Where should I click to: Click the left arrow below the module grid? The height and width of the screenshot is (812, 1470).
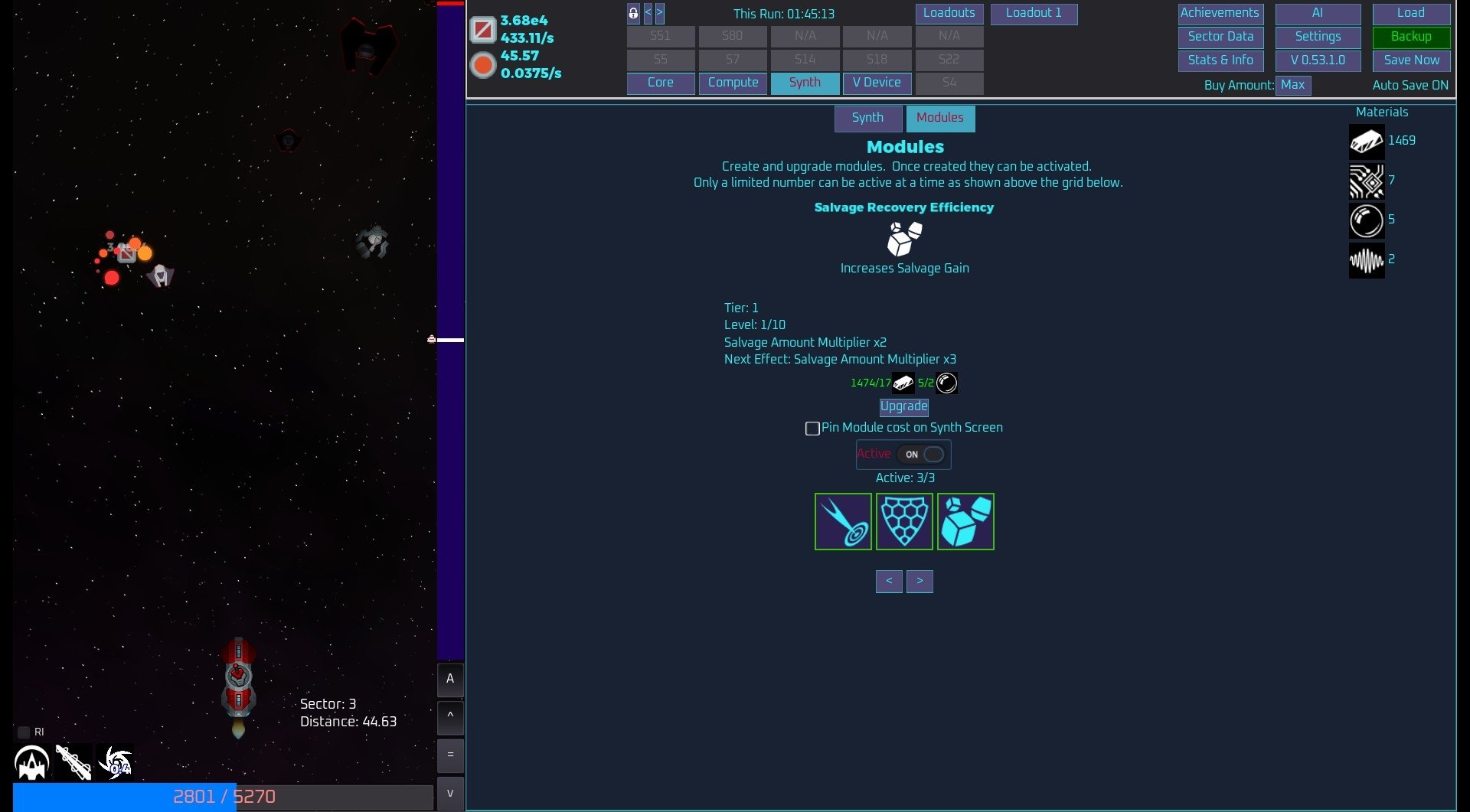click(x=889, y=581)
